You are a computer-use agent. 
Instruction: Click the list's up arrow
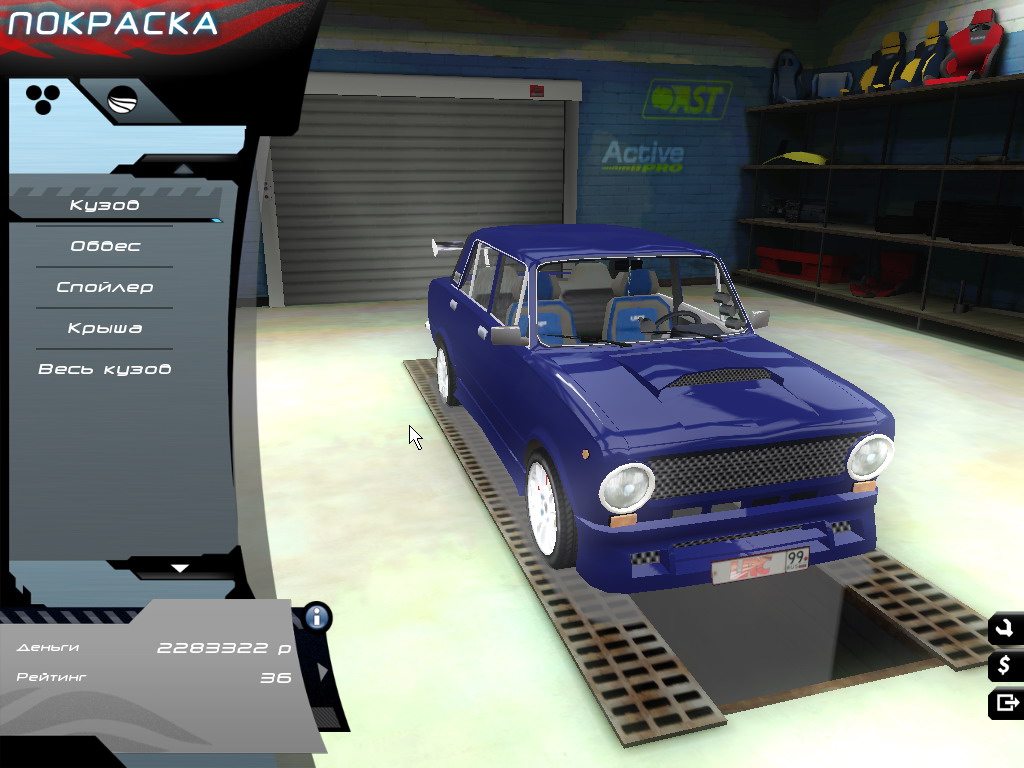pos(181,168)
